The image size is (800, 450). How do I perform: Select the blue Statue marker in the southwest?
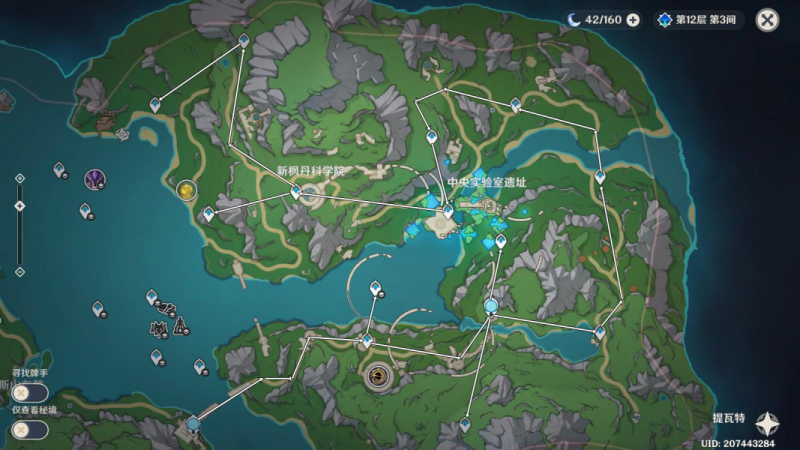click(192, 424)
